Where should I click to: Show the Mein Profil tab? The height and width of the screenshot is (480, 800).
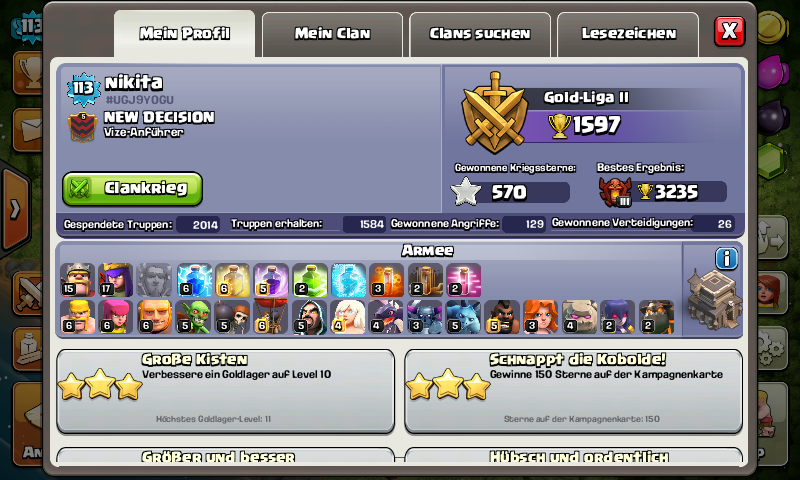click(x=185, y=33)
